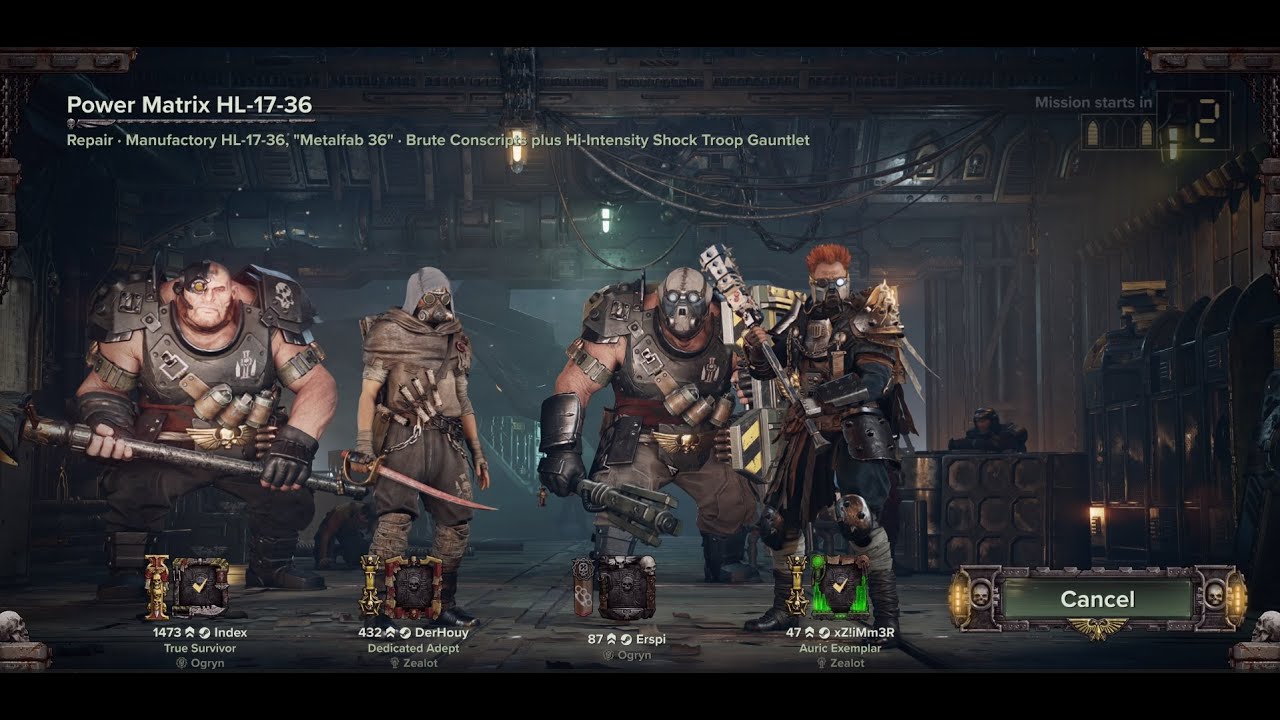Click the Erspi player name
Screen dimensions: 1280x720
649,638
